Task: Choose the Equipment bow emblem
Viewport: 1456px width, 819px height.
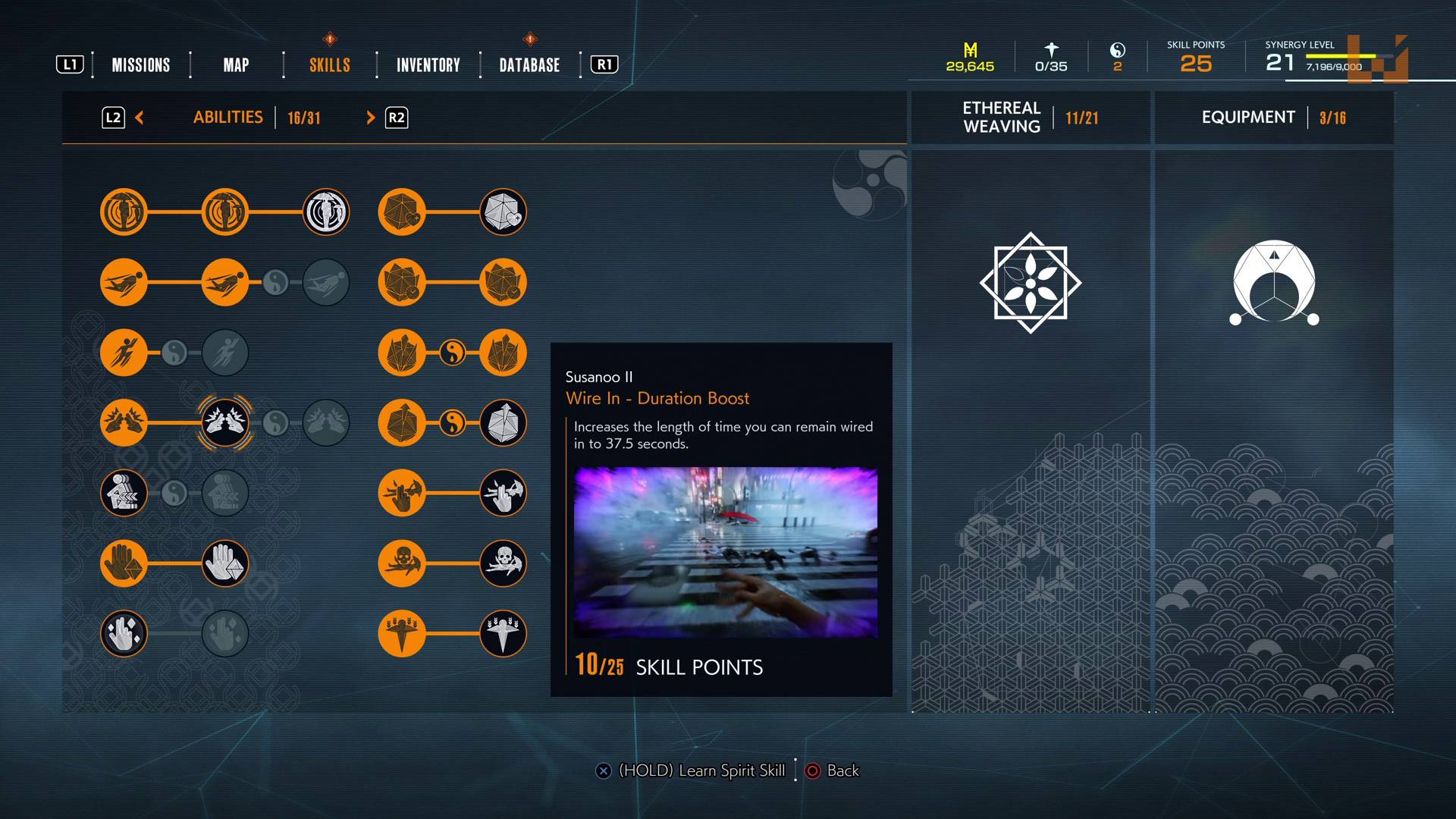Action: click(1274, 283)
